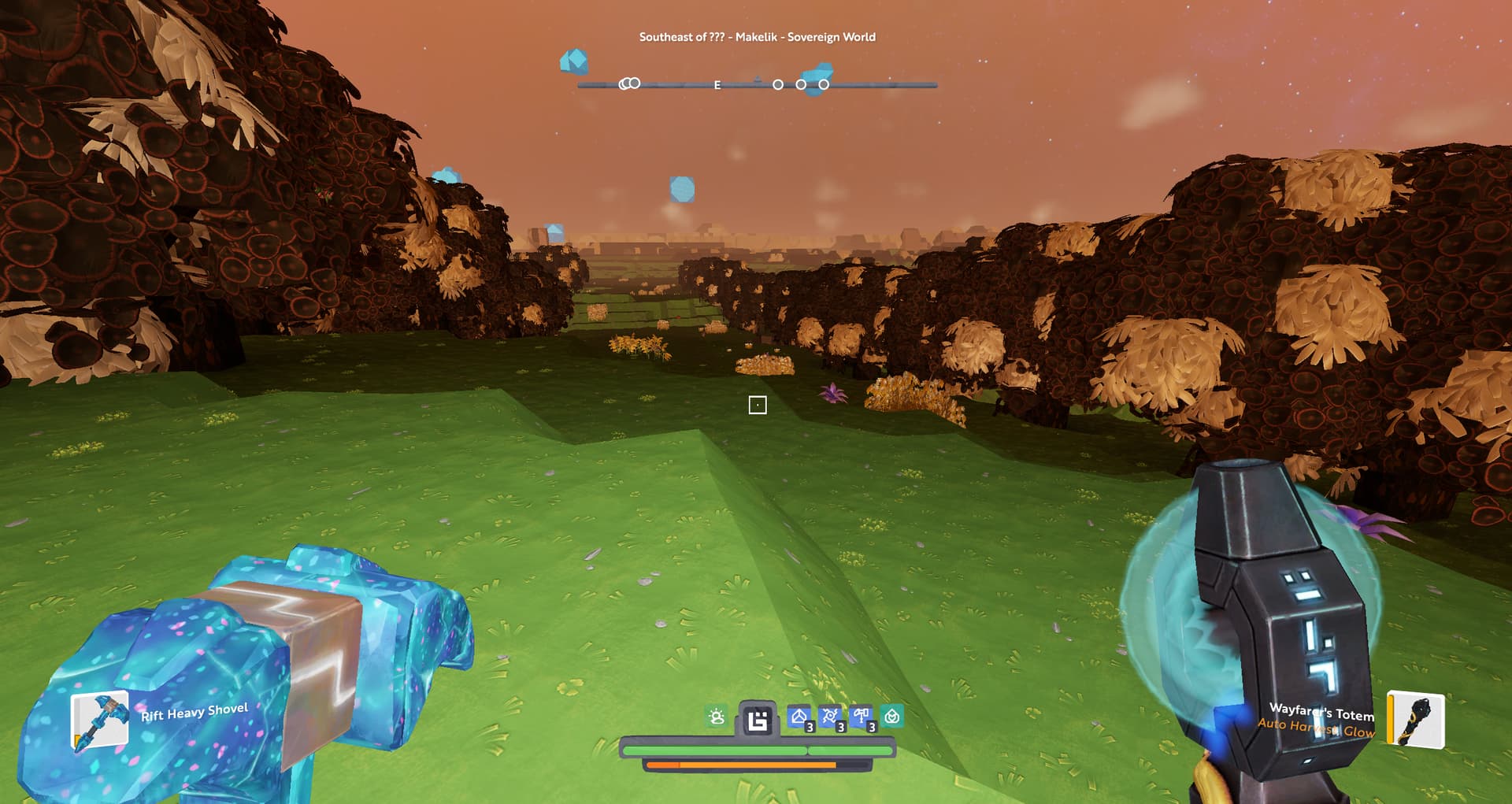The width and height of the screenshot is (1512, 804).
Task: Select the Rift Heavy Shovel left-hand slot
Action: pos(100,720)
